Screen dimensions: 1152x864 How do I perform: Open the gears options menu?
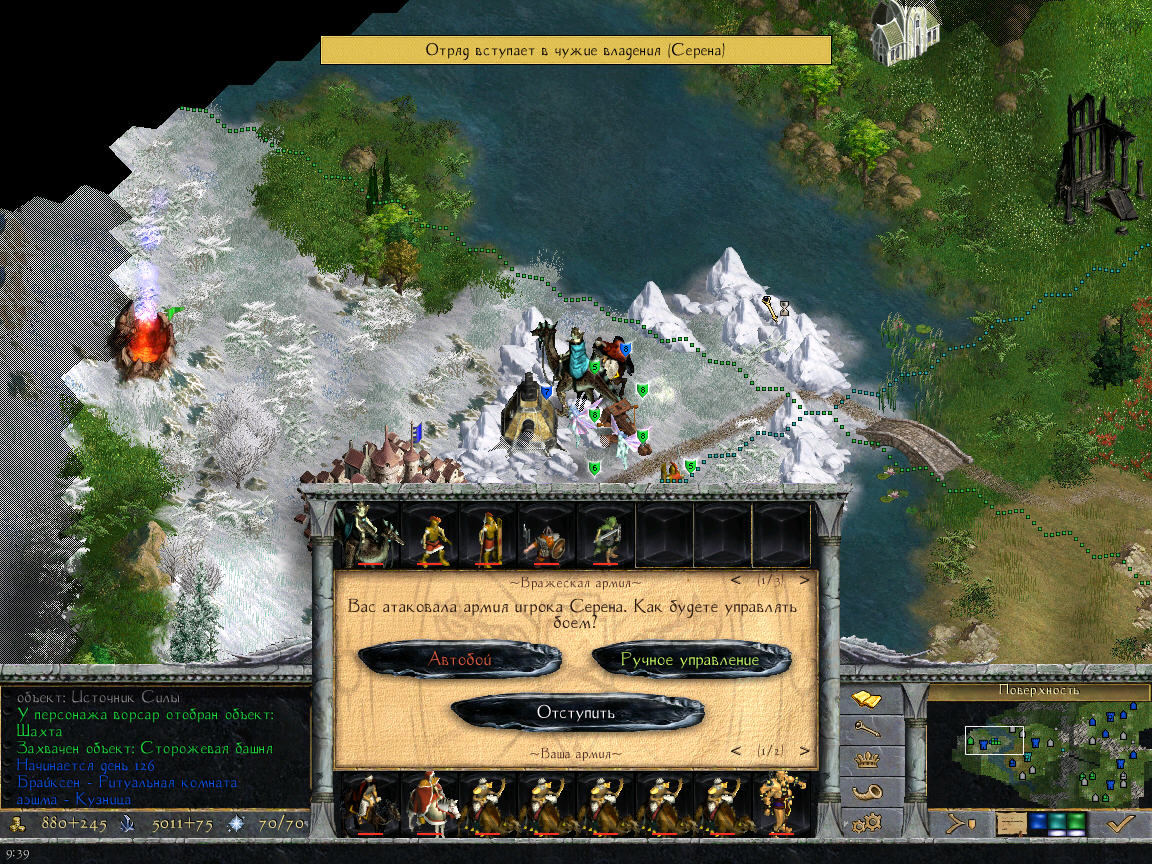click(x=865, y=825)
